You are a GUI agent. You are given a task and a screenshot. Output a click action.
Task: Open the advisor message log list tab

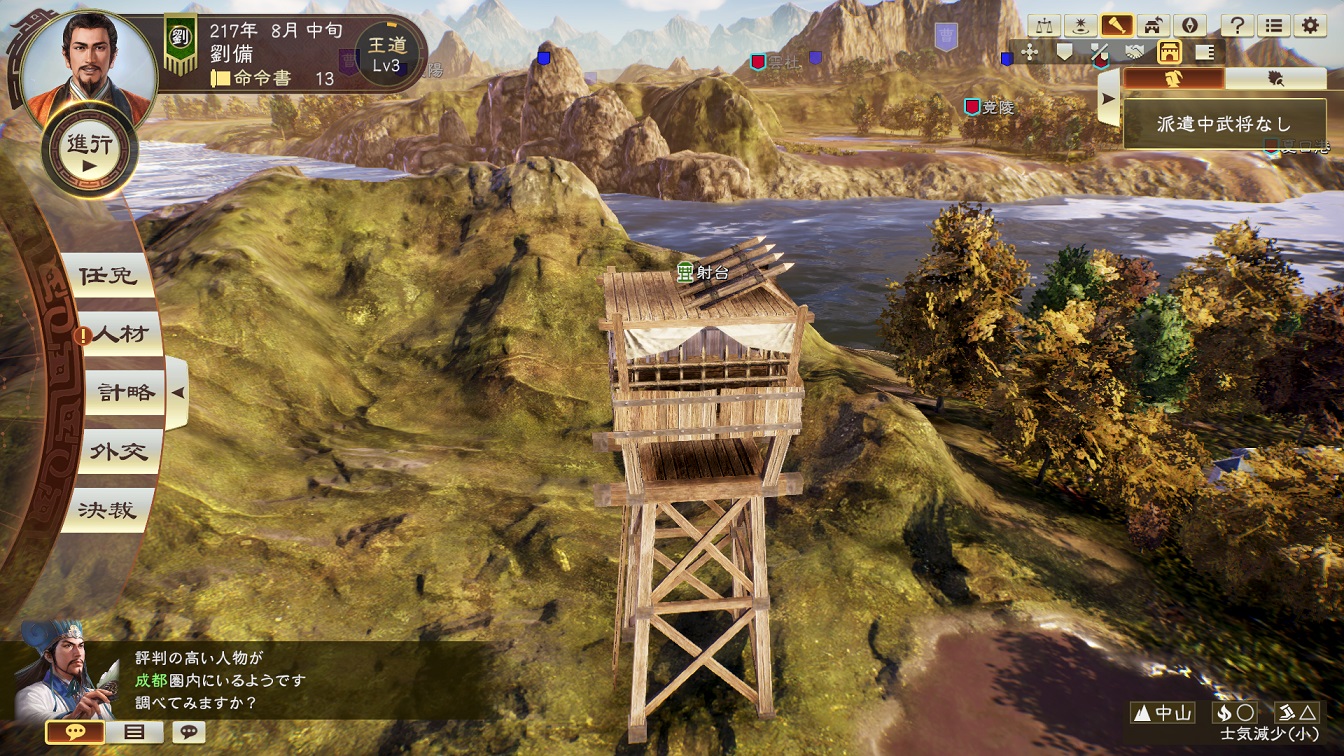133,732
